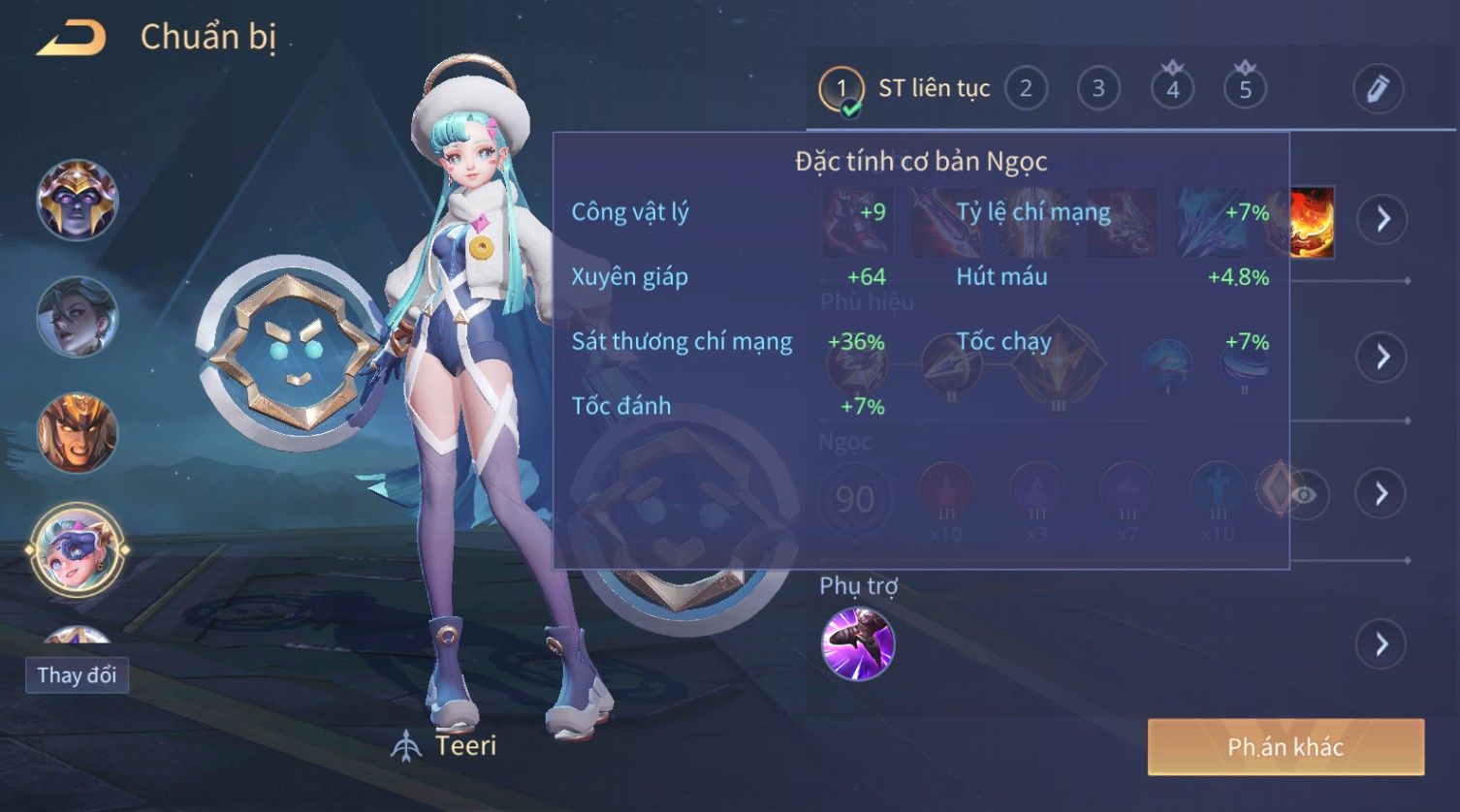Viewport: 1460px width, 812px height.
Task: Open the item build arrow
Action: click(x=1382, y=219)
